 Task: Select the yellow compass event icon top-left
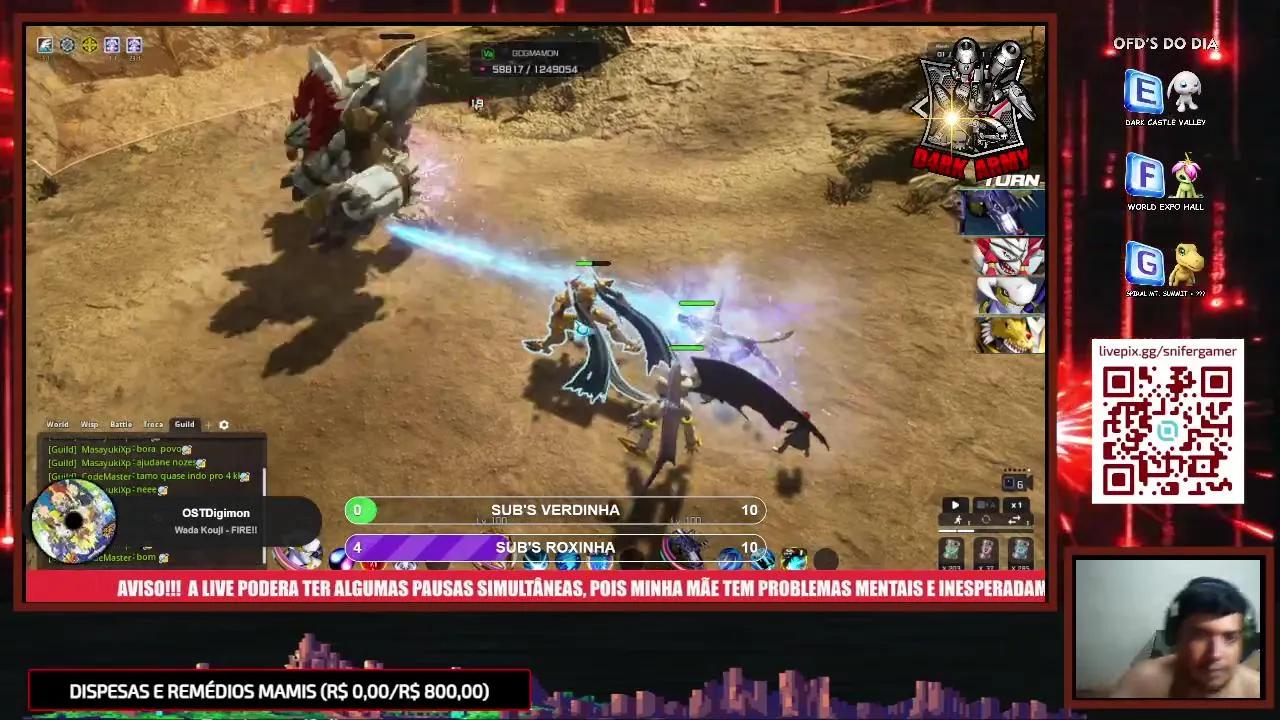pyautogui.click(x=89, y=45)
